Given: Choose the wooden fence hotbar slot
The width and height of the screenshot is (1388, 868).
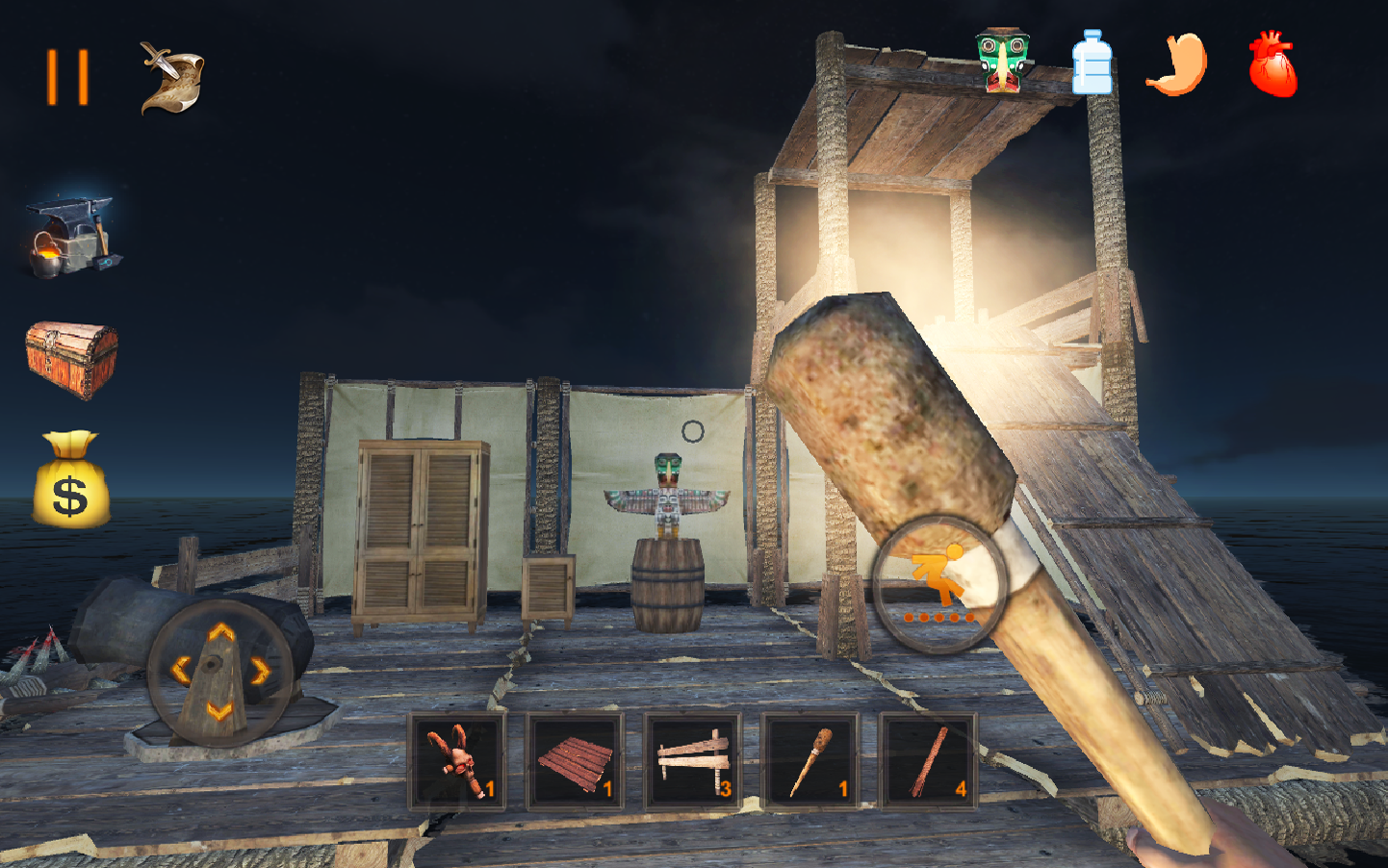Looking at the screenshot, I should coord(692,762).
